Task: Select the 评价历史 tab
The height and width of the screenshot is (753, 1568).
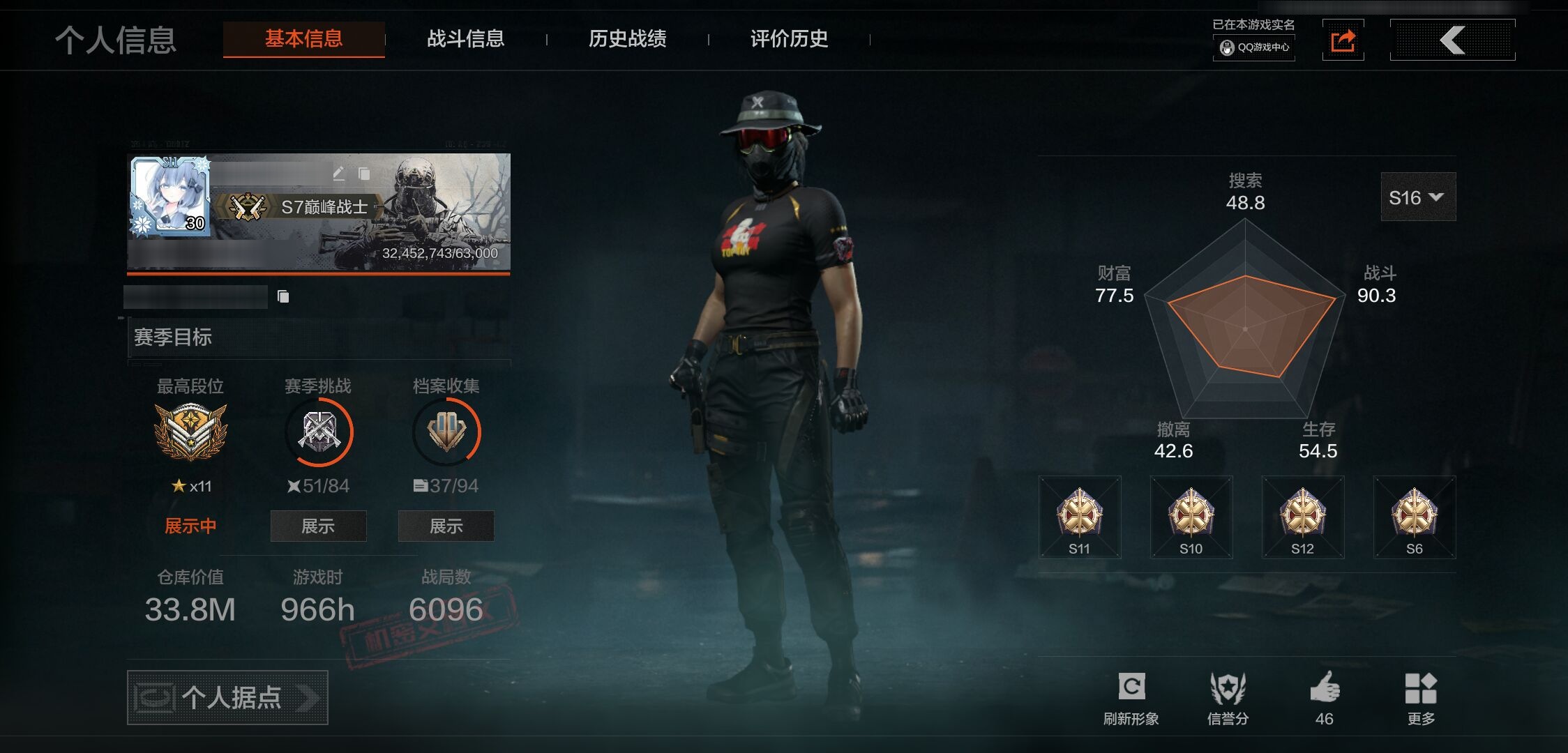Action: click(789, 39)
